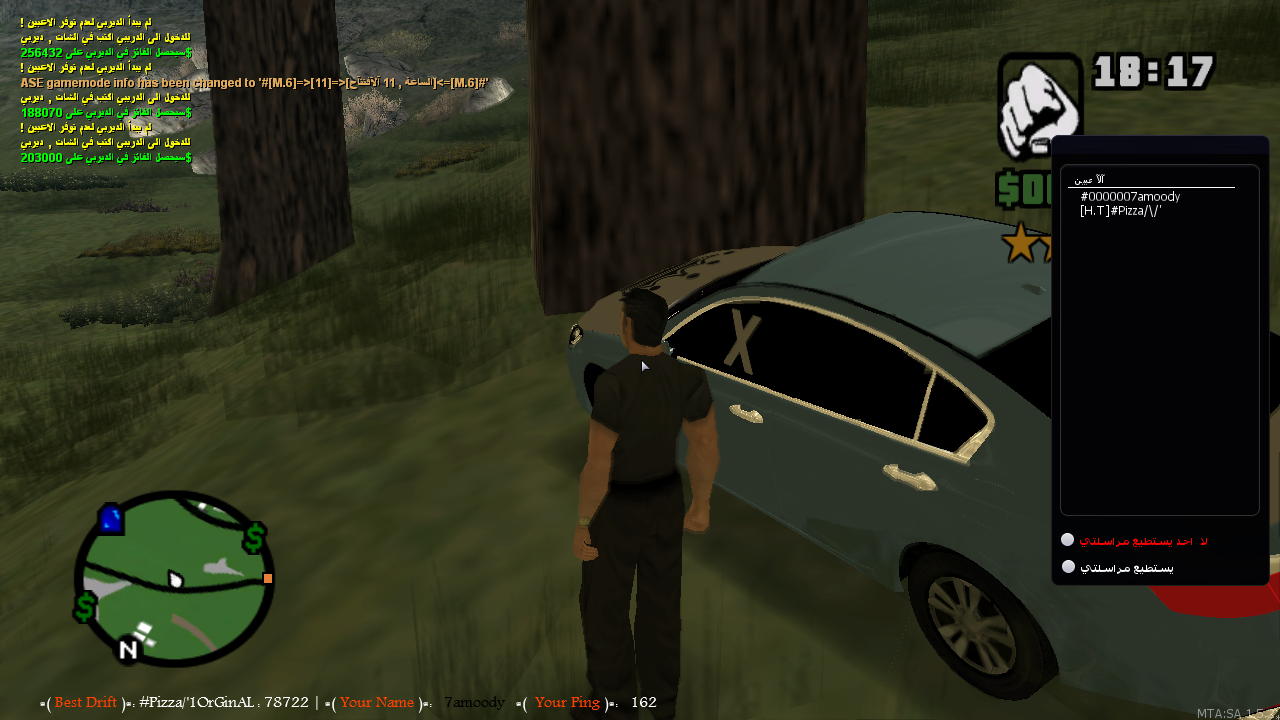Click the blue marker on the minimap
The image size is (1280, 720).
(x=110, y=518)
